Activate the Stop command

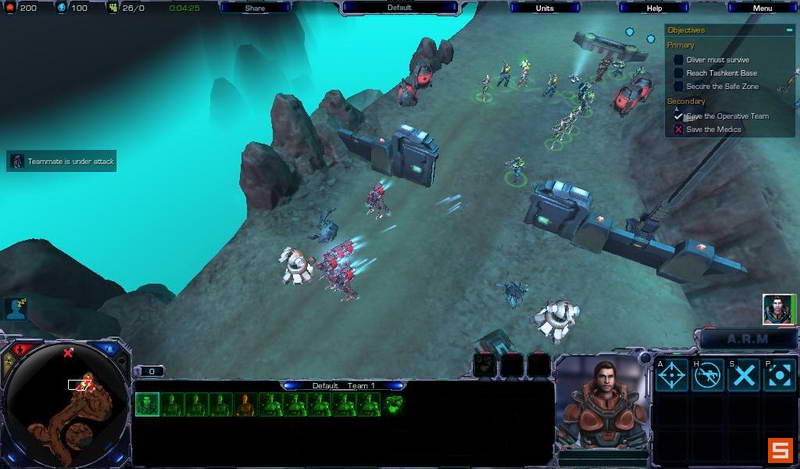(x=743, y=376)
